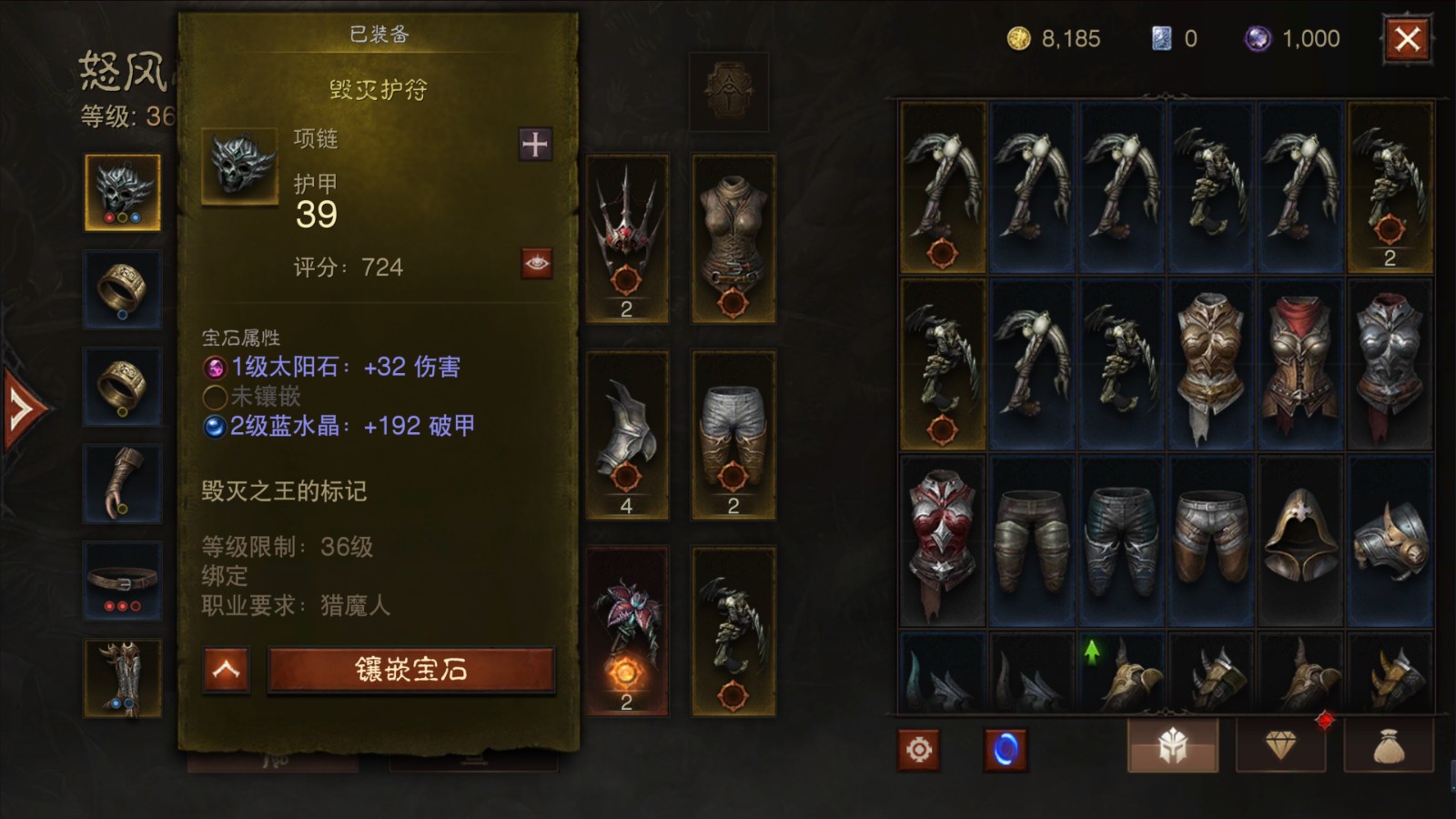The image size is (1456, 819).
Task: Open the item preview eye icon
Action: click(x=536, y=262)
